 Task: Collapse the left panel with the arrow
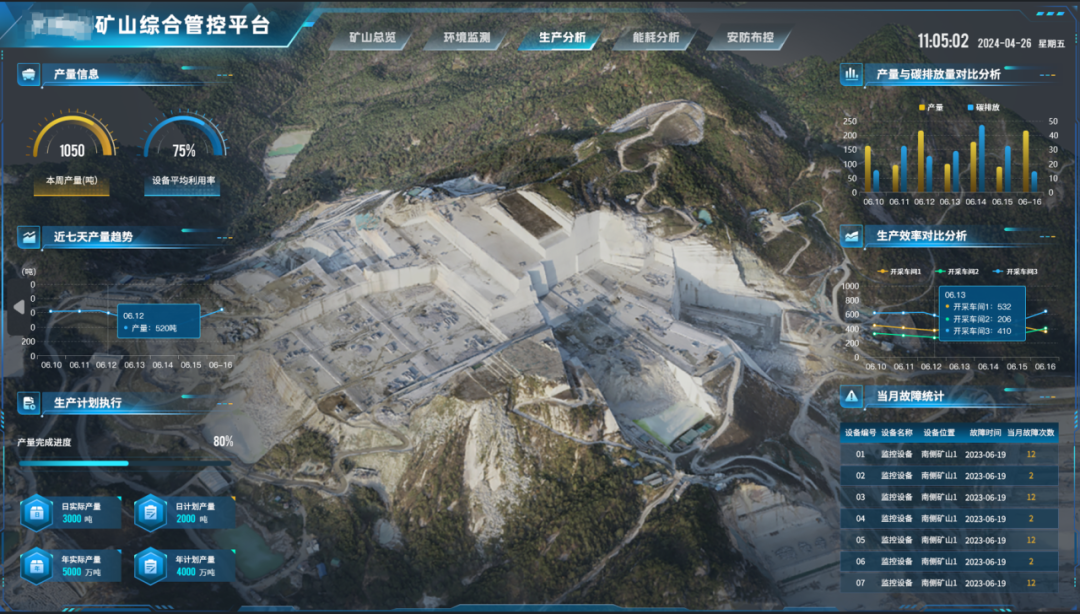pyautogui.click(x=18, y=308)
